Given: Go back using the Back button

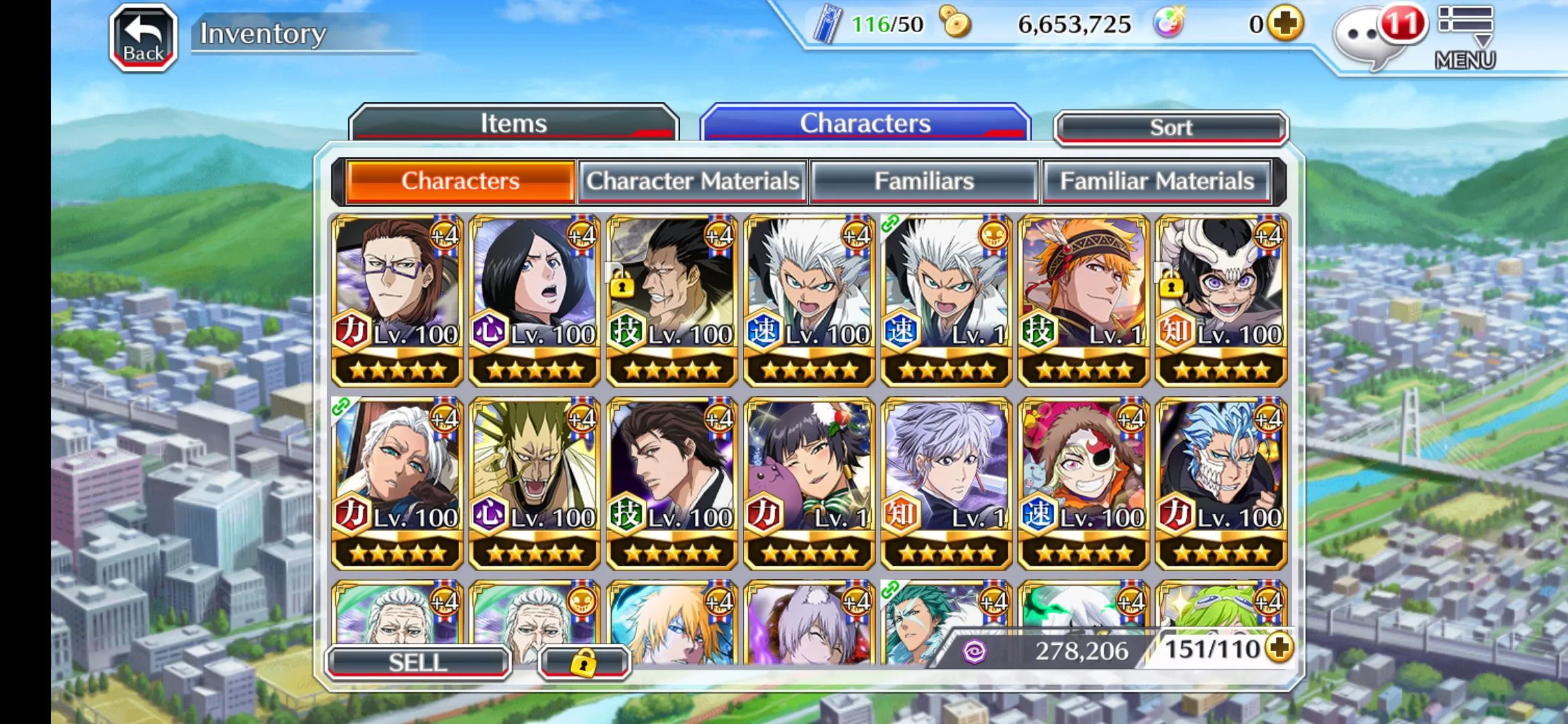Looking at the screenshot, I should click(143, 38).
